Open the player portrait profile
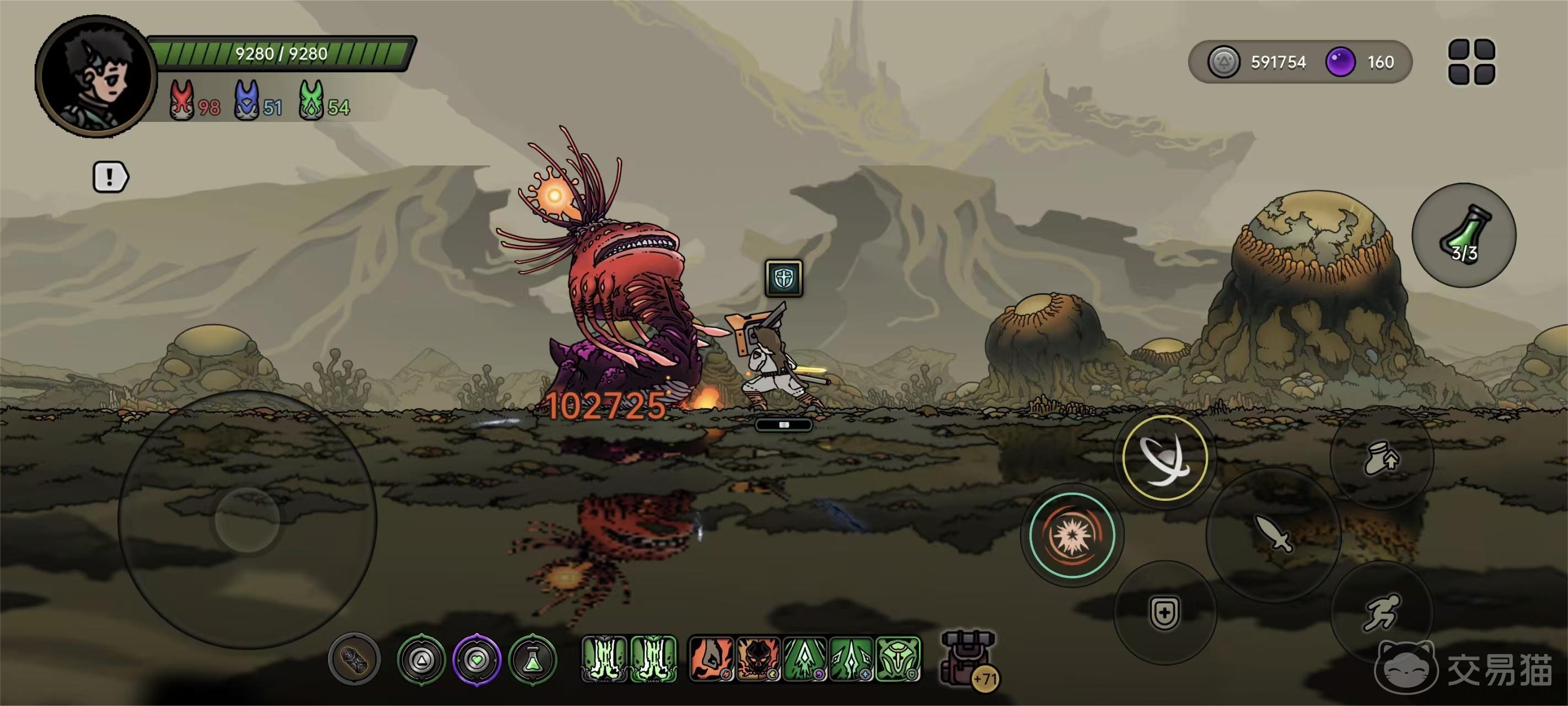 [x=96, y=77]
